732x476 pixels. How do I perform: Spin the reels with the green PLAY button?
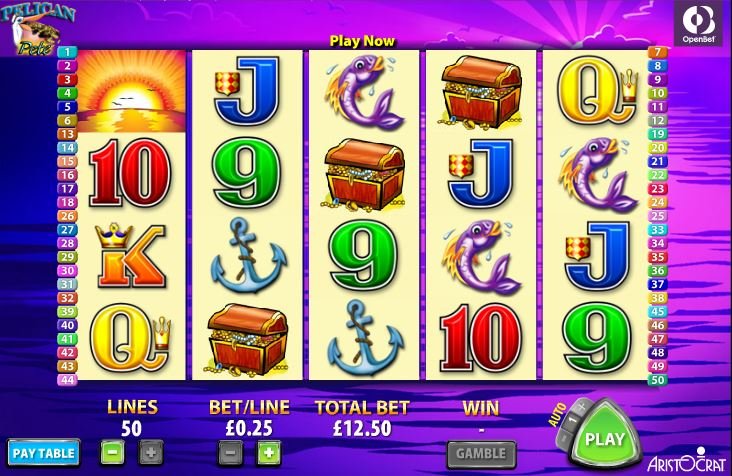pos(605,437)
